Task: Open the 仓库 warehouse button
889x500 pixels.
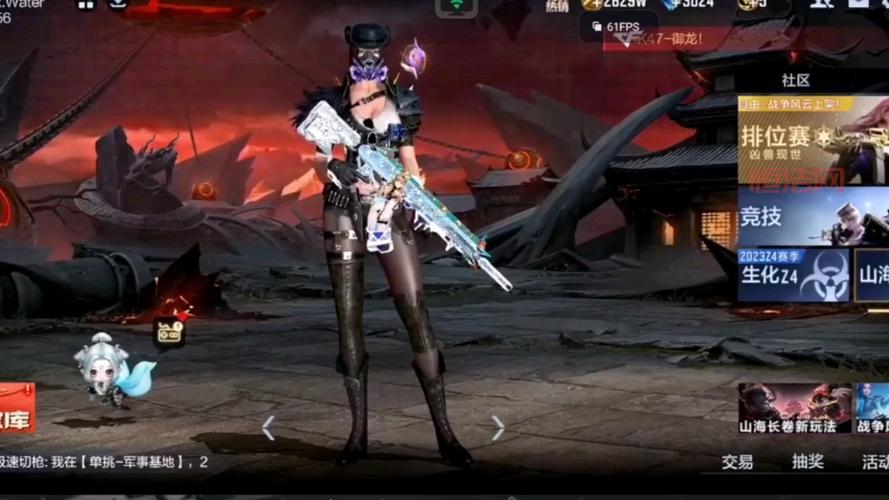Action: point(16,408)
